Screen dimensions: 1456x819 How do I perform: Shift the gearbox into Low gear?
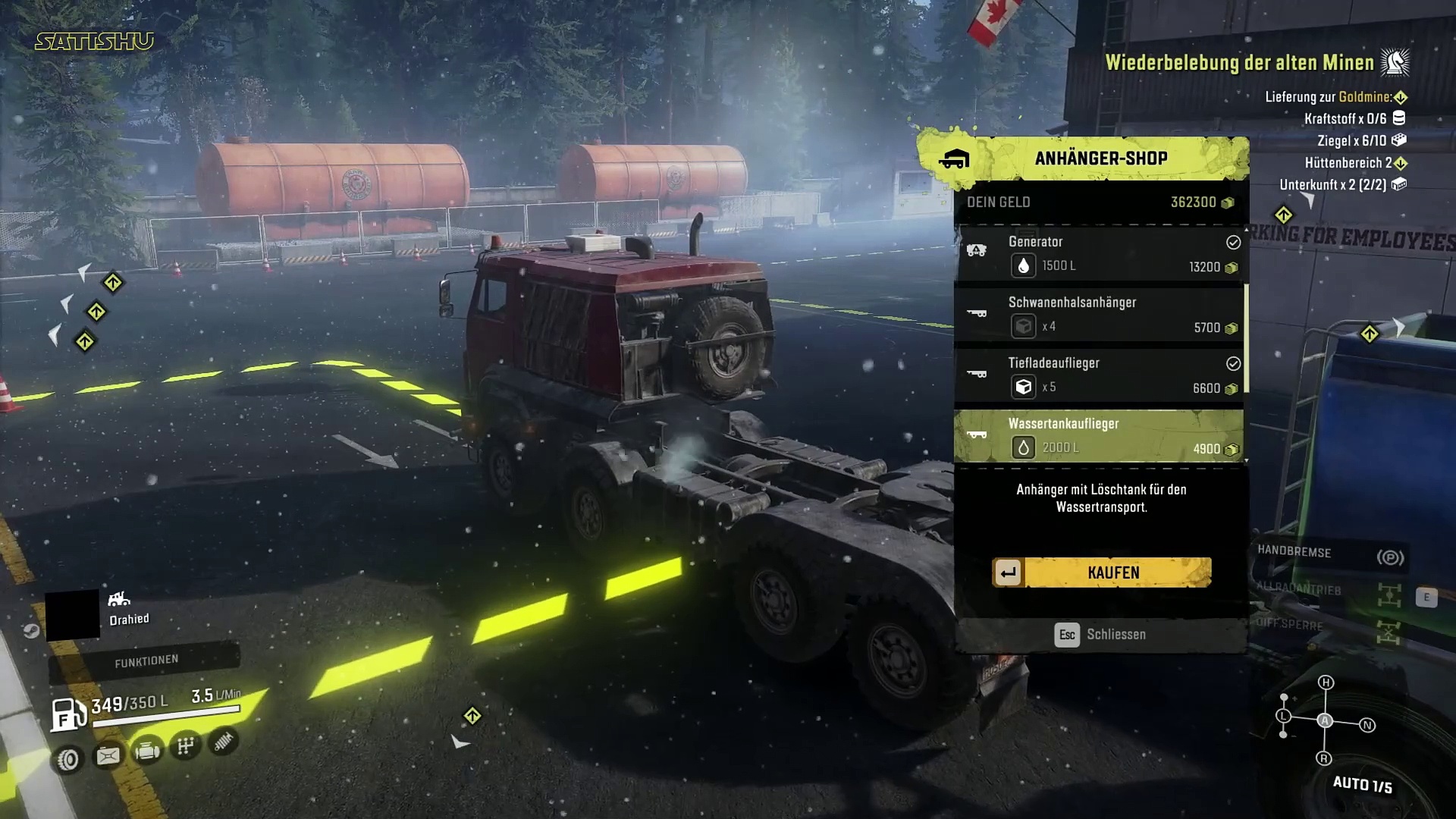[1283, 716]
